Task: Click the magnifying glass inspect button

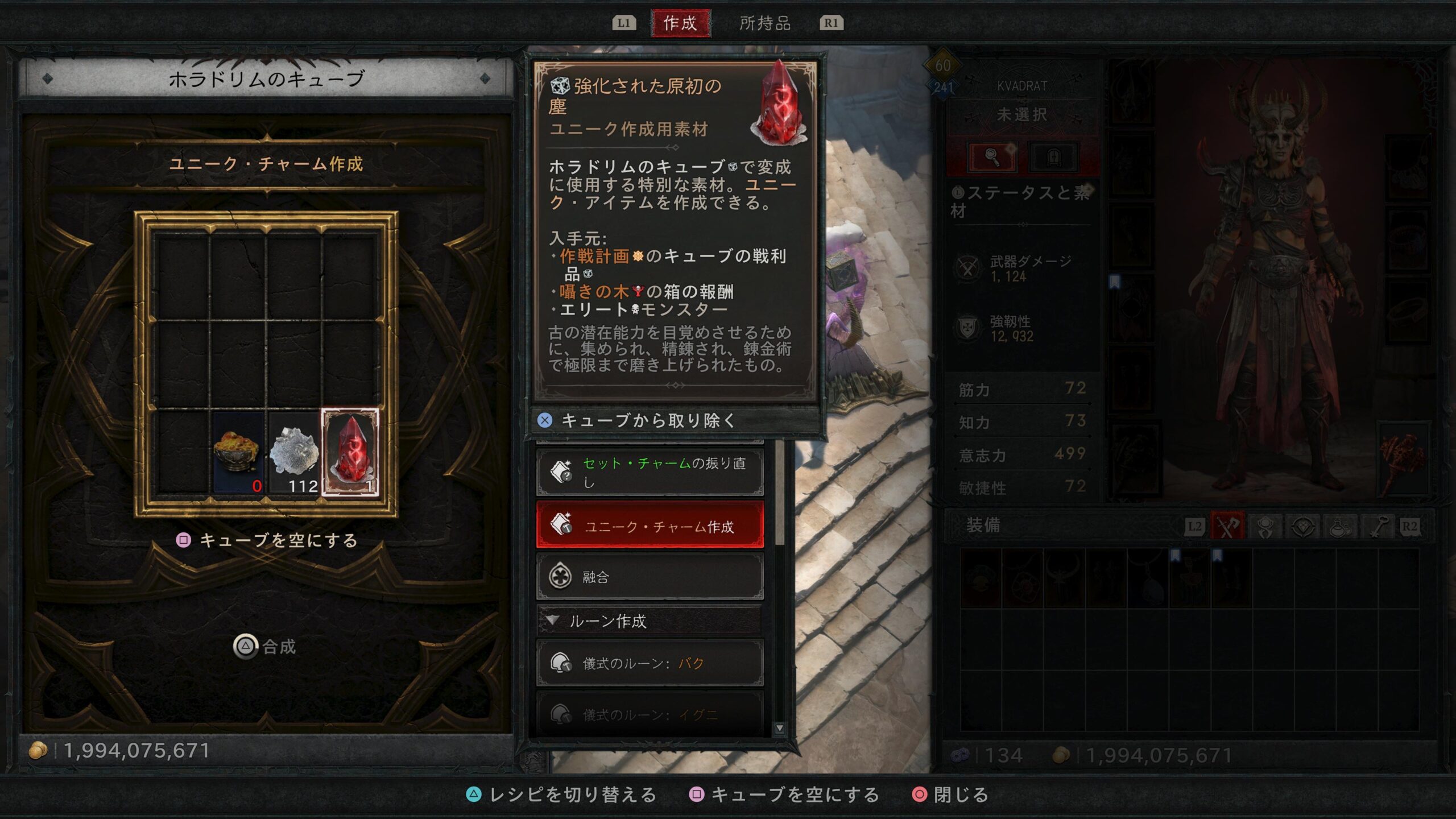Action: 992,156
